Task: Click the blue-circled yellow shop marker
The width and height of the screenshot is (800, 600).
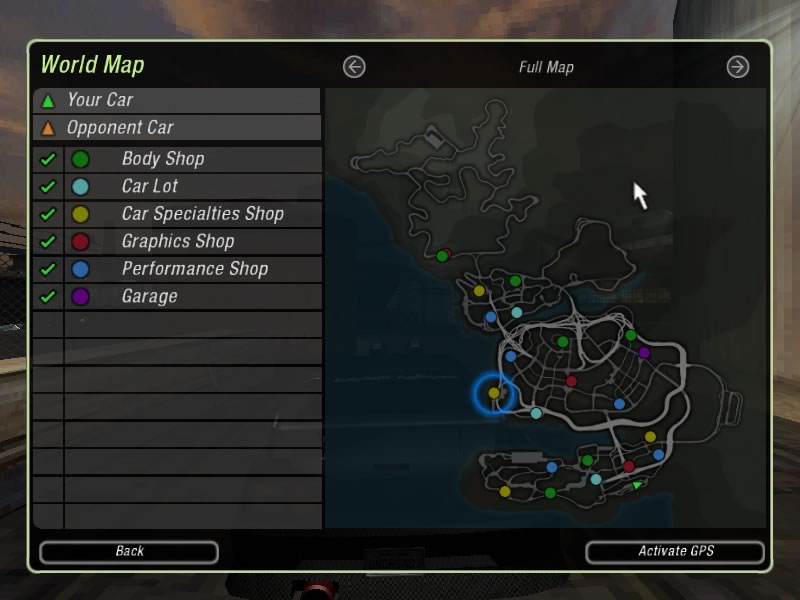Action: (x=494, y=393)
